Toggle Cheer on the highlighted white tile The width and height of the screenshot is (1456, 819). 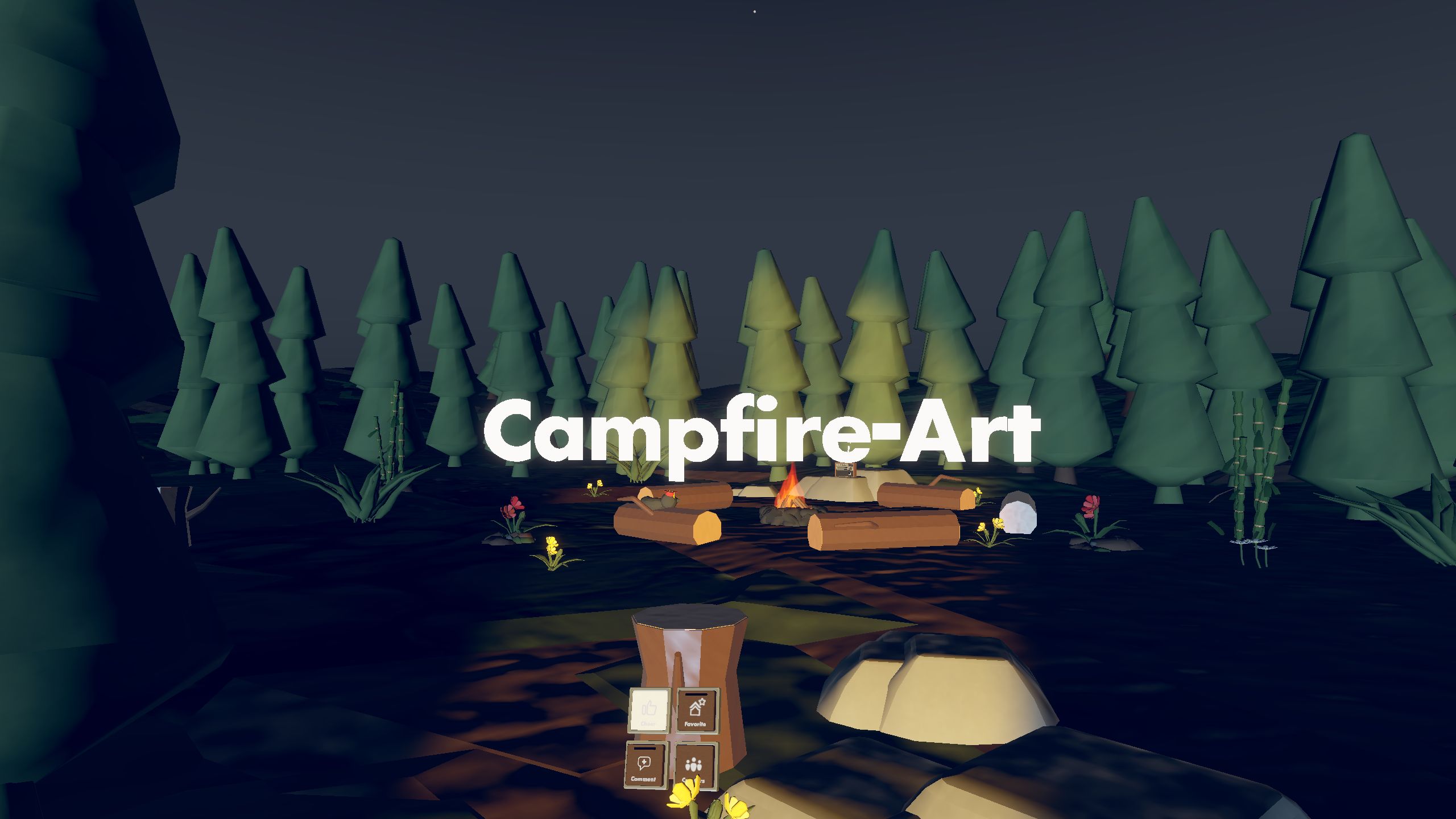pos(648,709)
